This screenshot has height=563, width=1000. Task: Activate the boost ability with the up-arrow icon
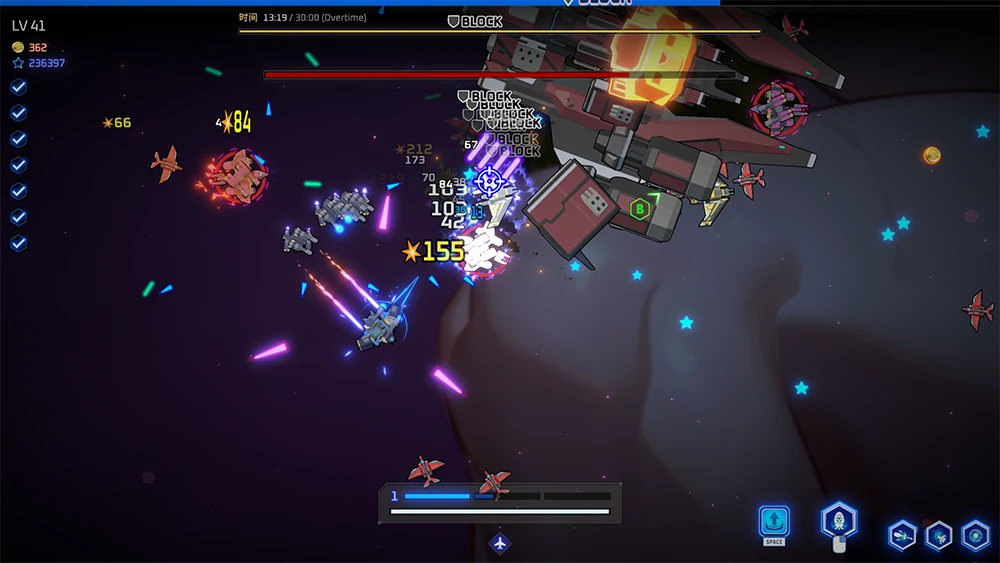pos(774,521)
